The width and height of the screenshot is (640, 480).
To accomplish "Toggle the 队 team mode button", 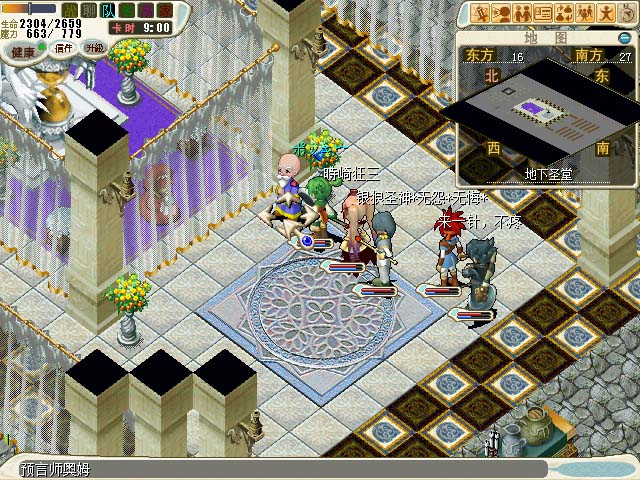I will tap(107, 9).
